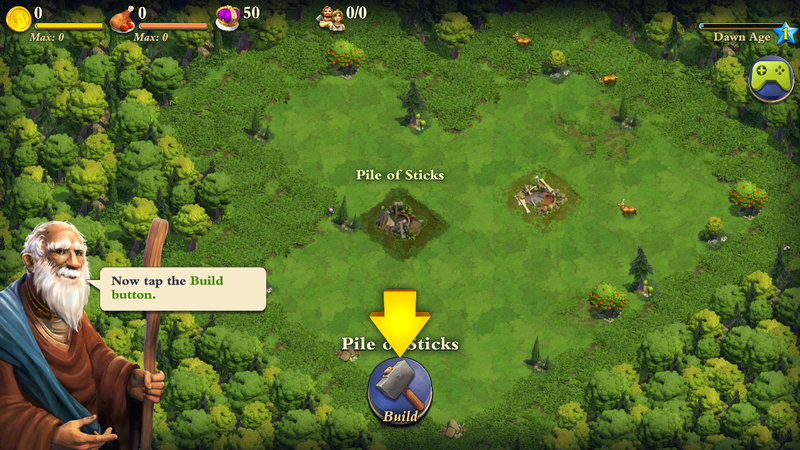Select the food meat resource icon
Viewport: 800px width, 450px height.
tap(123, 19)
